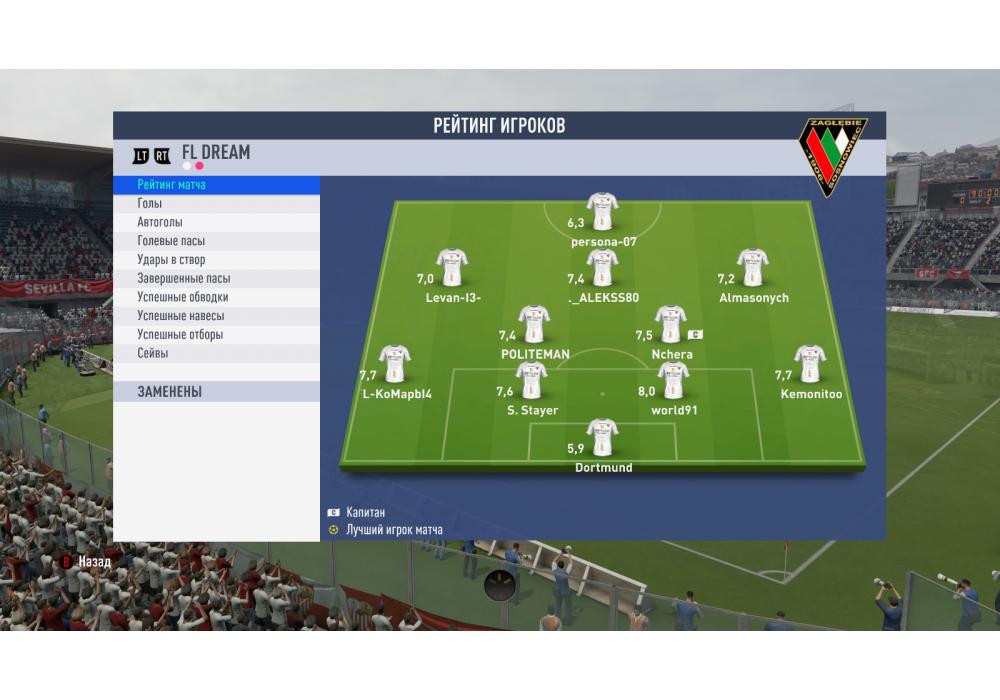Select S. Stayer's player shirt

(532, 381)
